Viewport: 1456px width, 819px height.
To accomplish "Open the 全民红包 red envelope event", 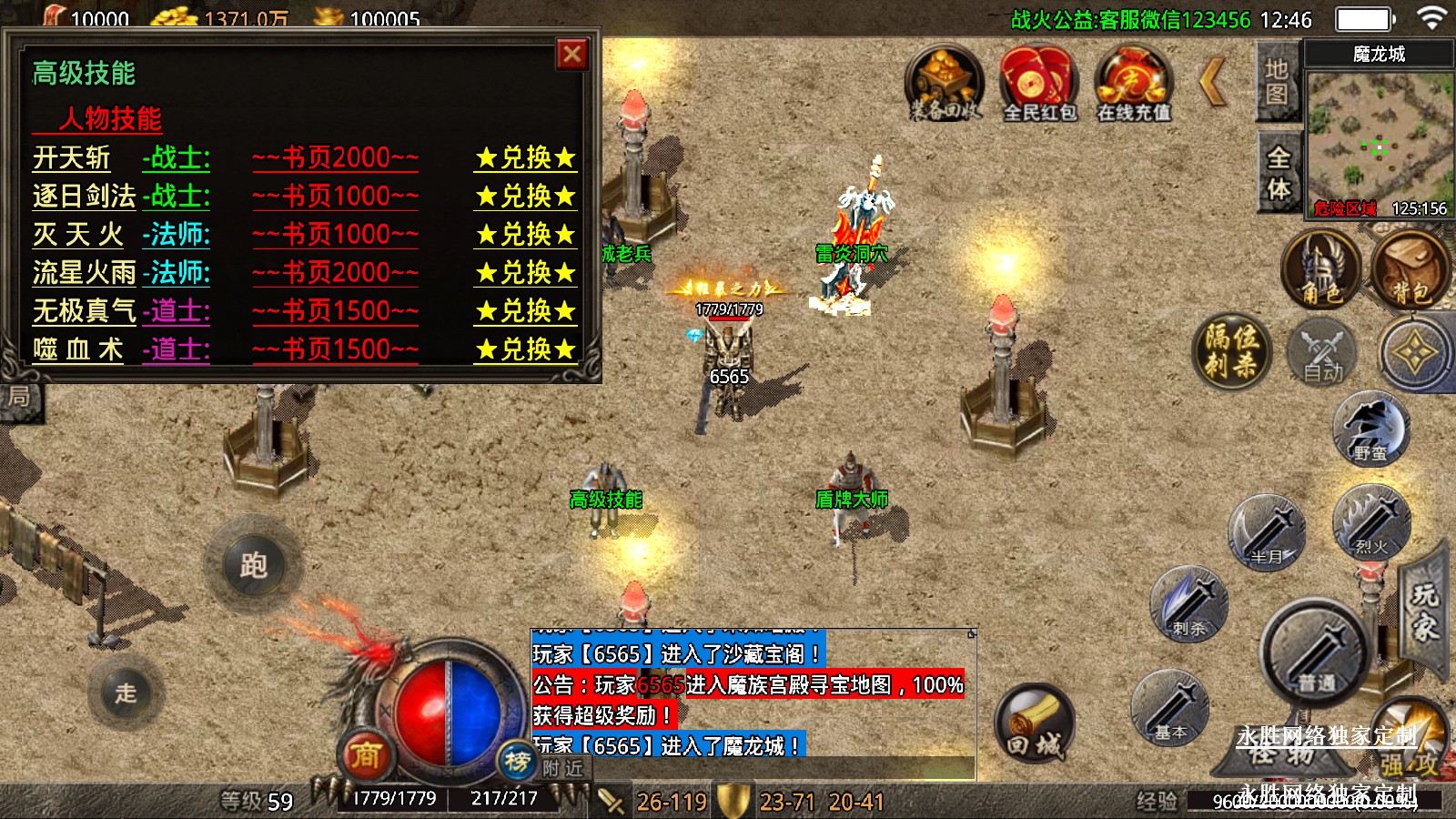I will (1039, 84).
